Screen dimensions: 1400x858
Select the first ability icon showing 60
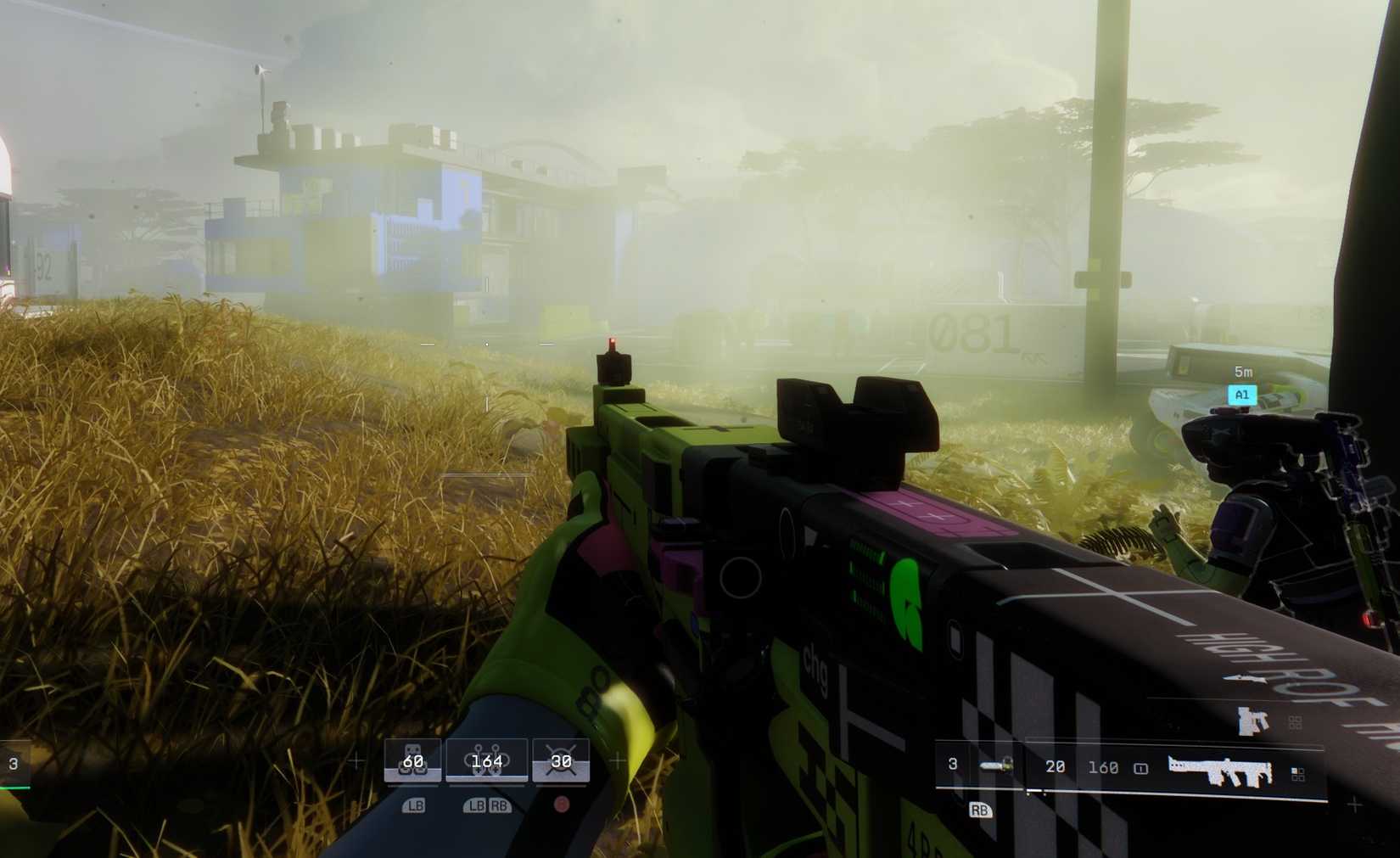coord(412,760)
